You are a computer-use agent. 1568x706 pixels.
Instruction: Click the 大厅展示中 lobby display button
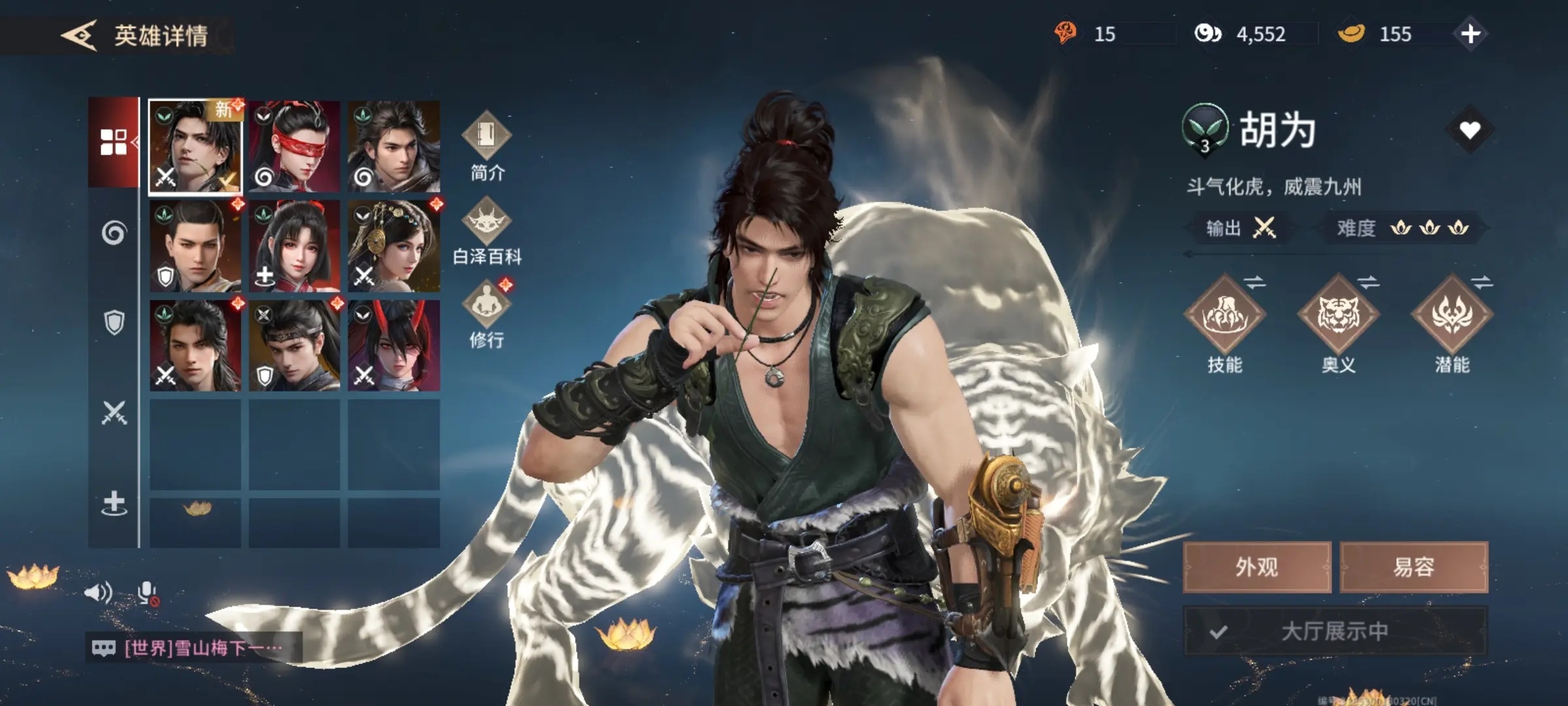point(1335,631)
